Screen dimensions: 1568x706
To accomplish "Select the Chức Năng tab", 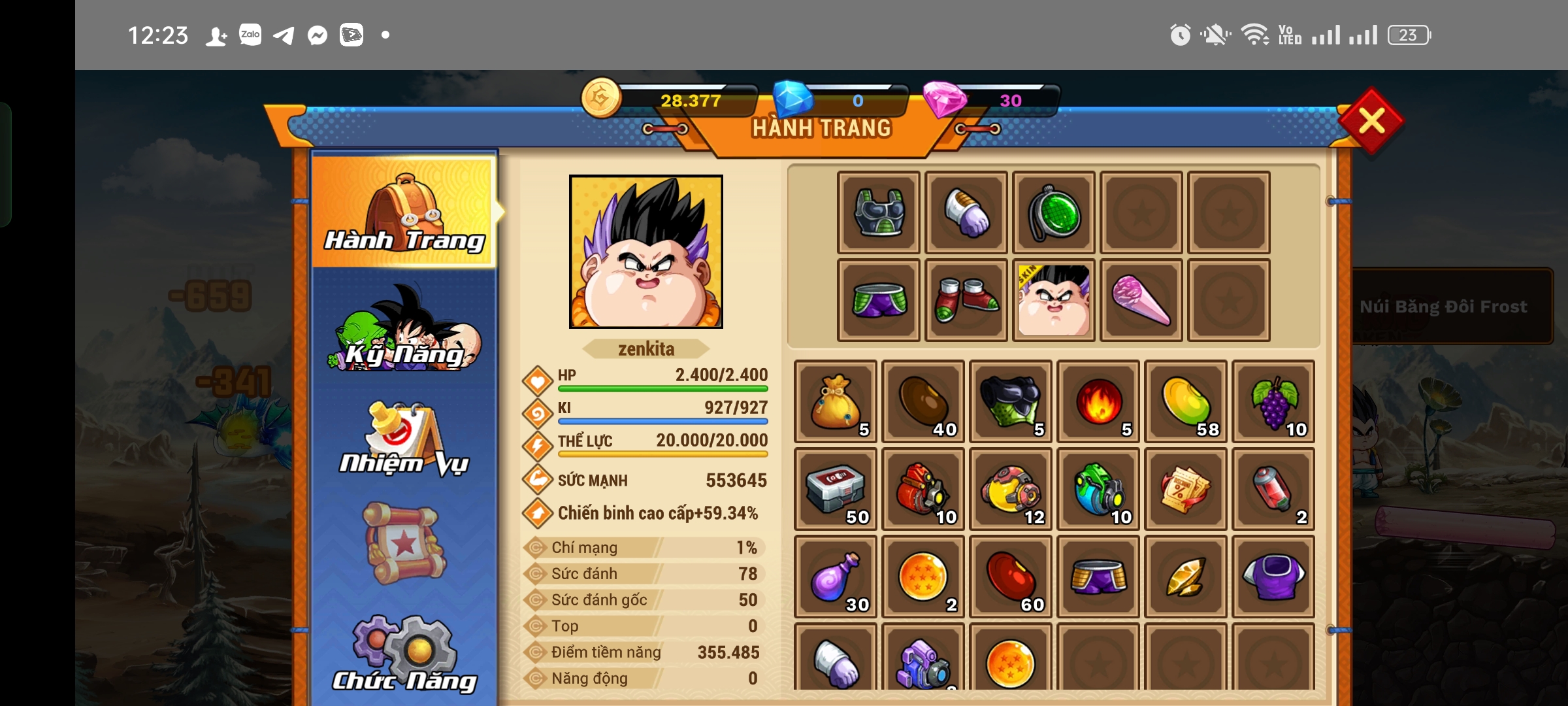I will click(x=405, y=655).
